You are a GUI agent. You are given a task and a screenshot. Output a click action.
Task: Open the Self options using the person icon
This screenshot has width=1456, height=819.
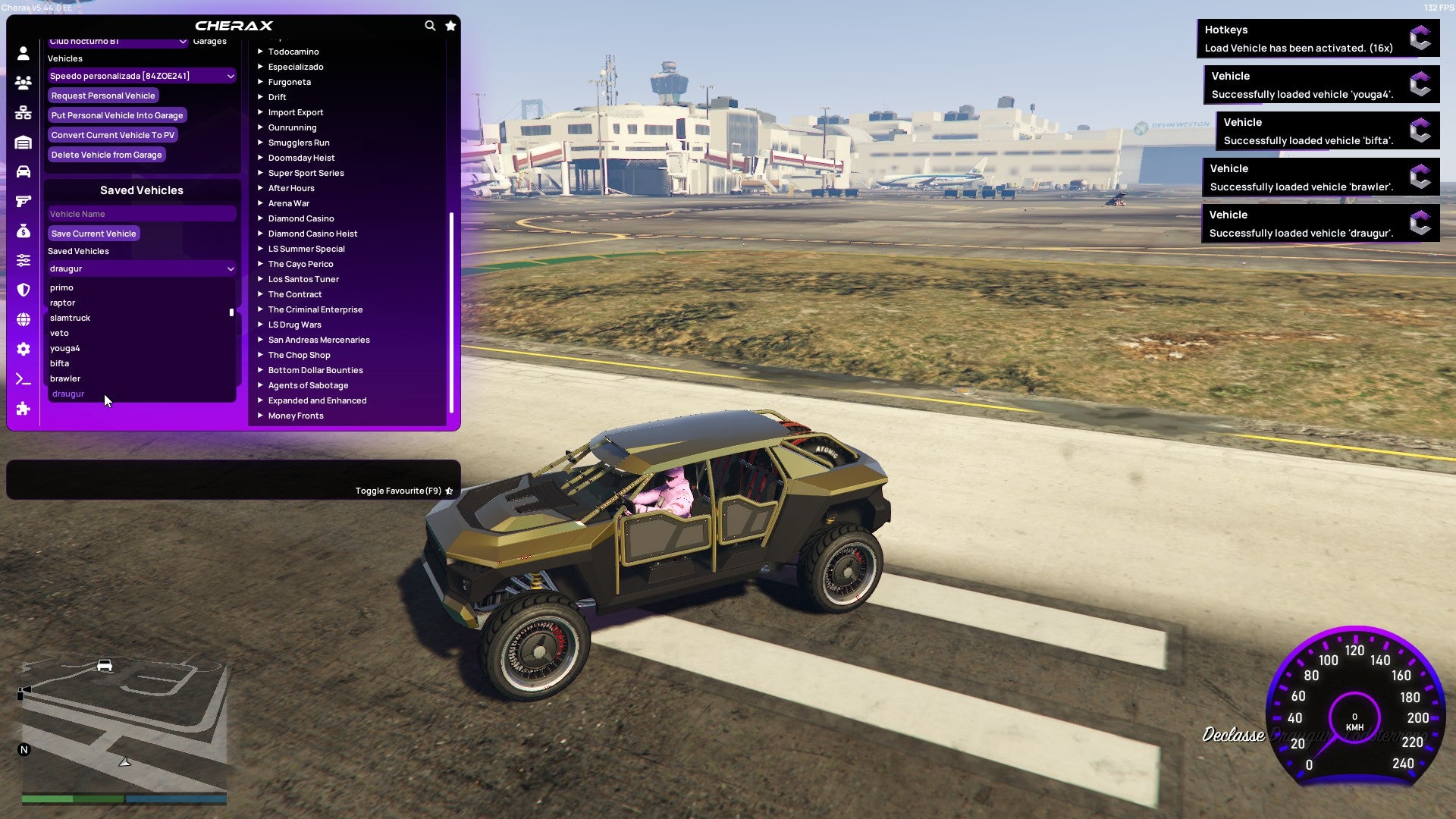click(x=23, y=54)
